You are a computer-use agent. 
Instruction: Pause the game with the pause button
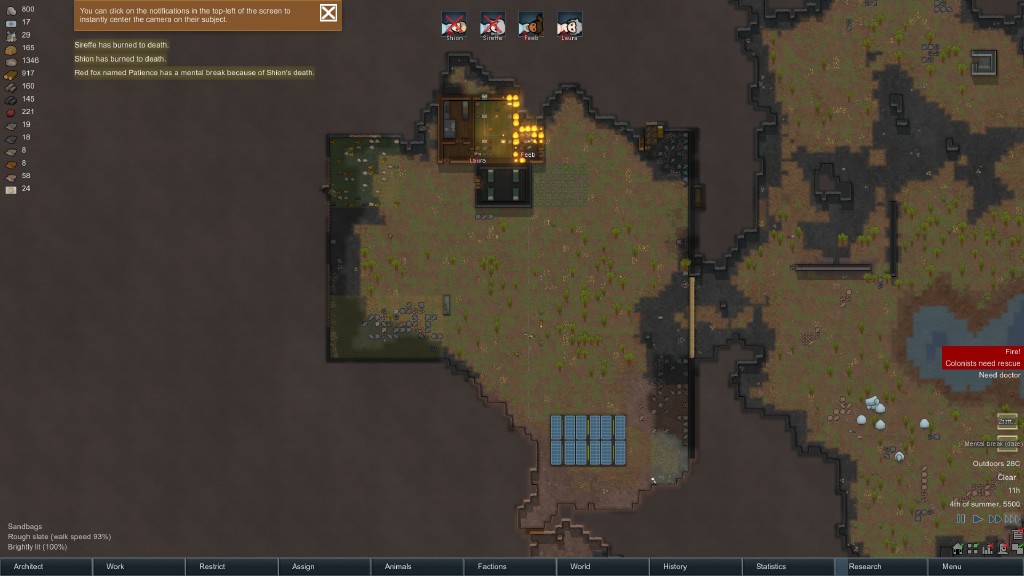(961, 519)
